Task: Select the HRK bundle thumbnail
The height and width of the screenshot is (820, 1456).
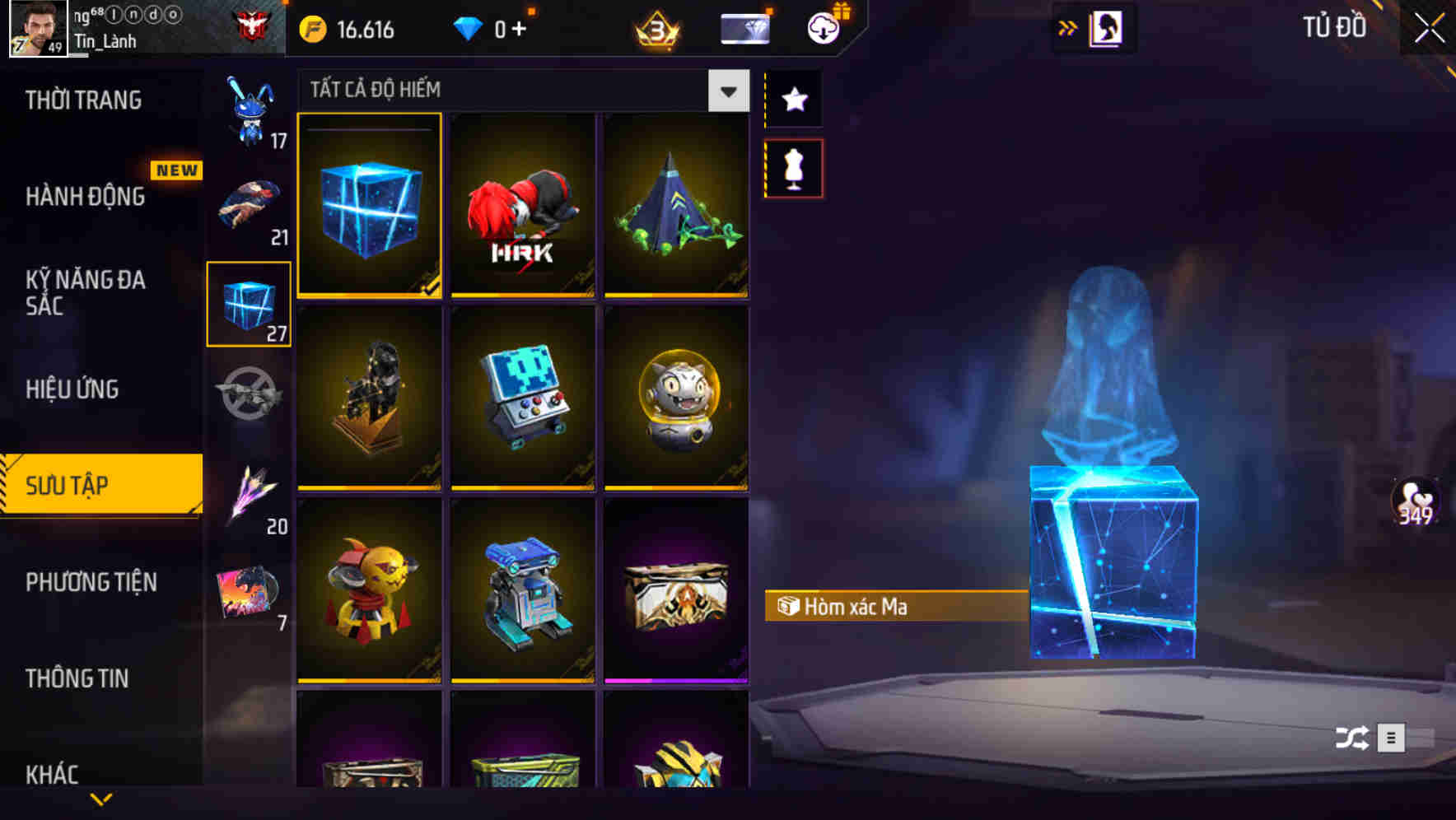Action: tap(523, 206)
